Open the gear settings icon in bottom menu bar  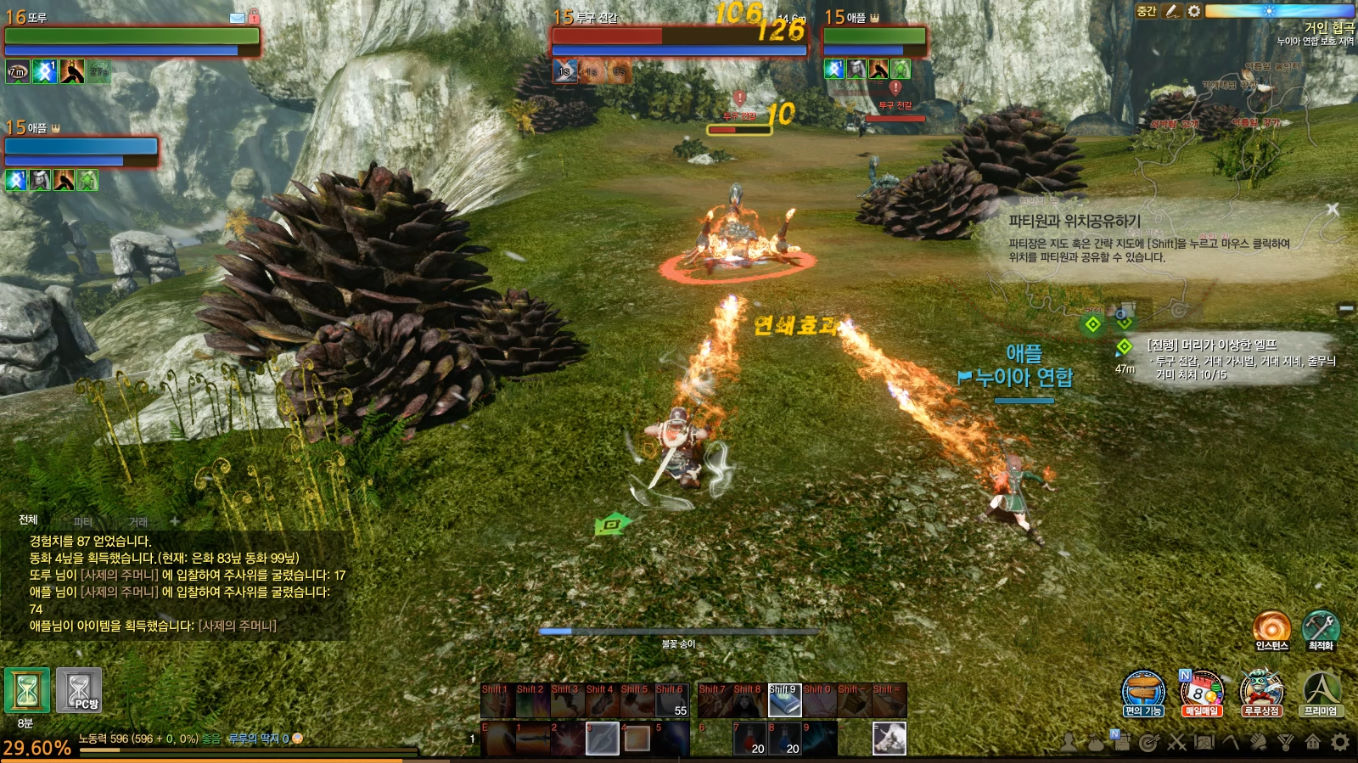tap(1340, 742)
